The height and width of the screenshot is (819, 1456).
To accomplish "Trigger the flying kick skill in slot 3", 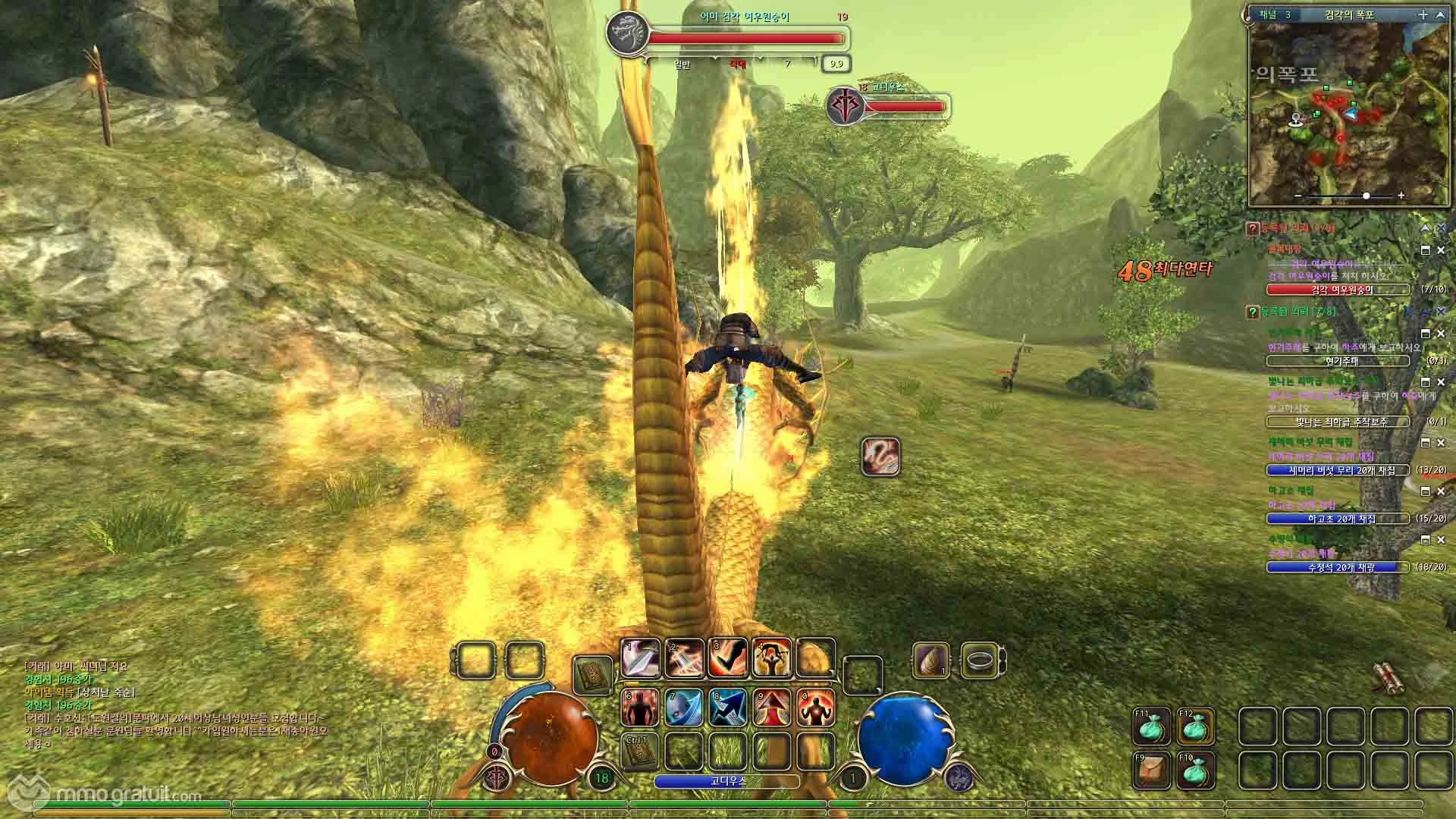I will (728, 658).
